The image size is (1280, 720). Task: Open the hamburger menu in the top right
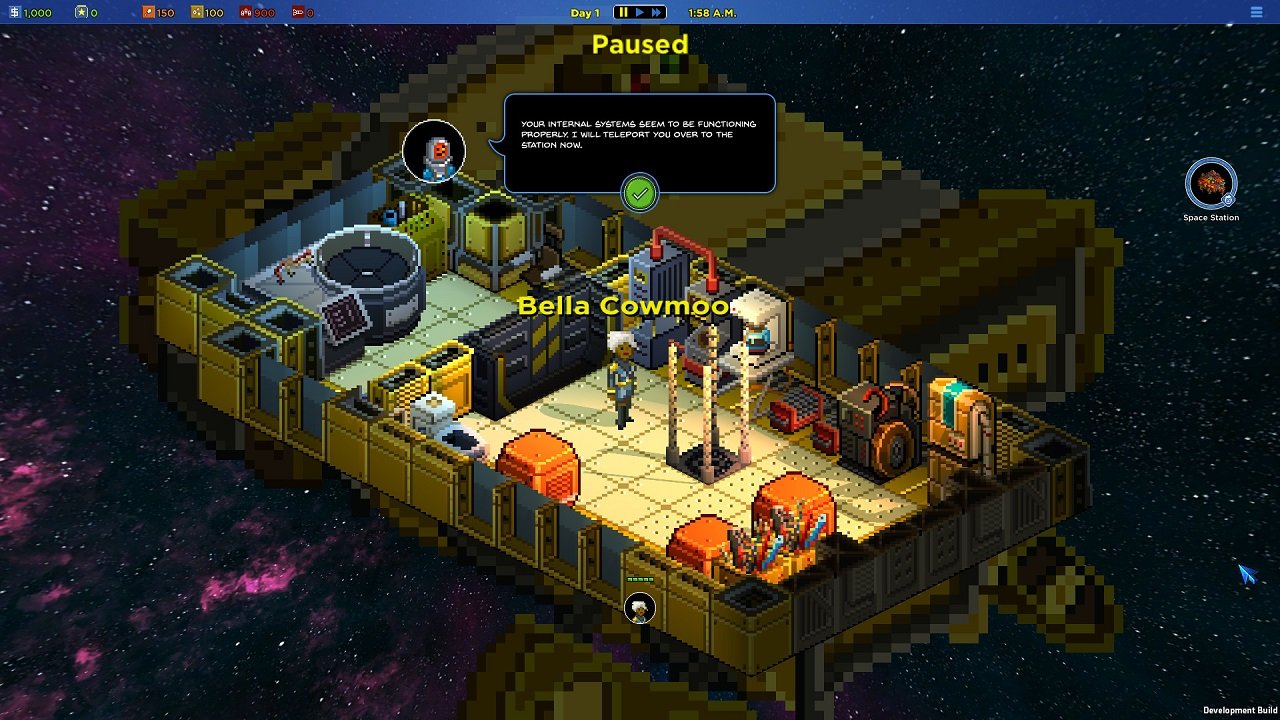click(x=1257, y=12)
